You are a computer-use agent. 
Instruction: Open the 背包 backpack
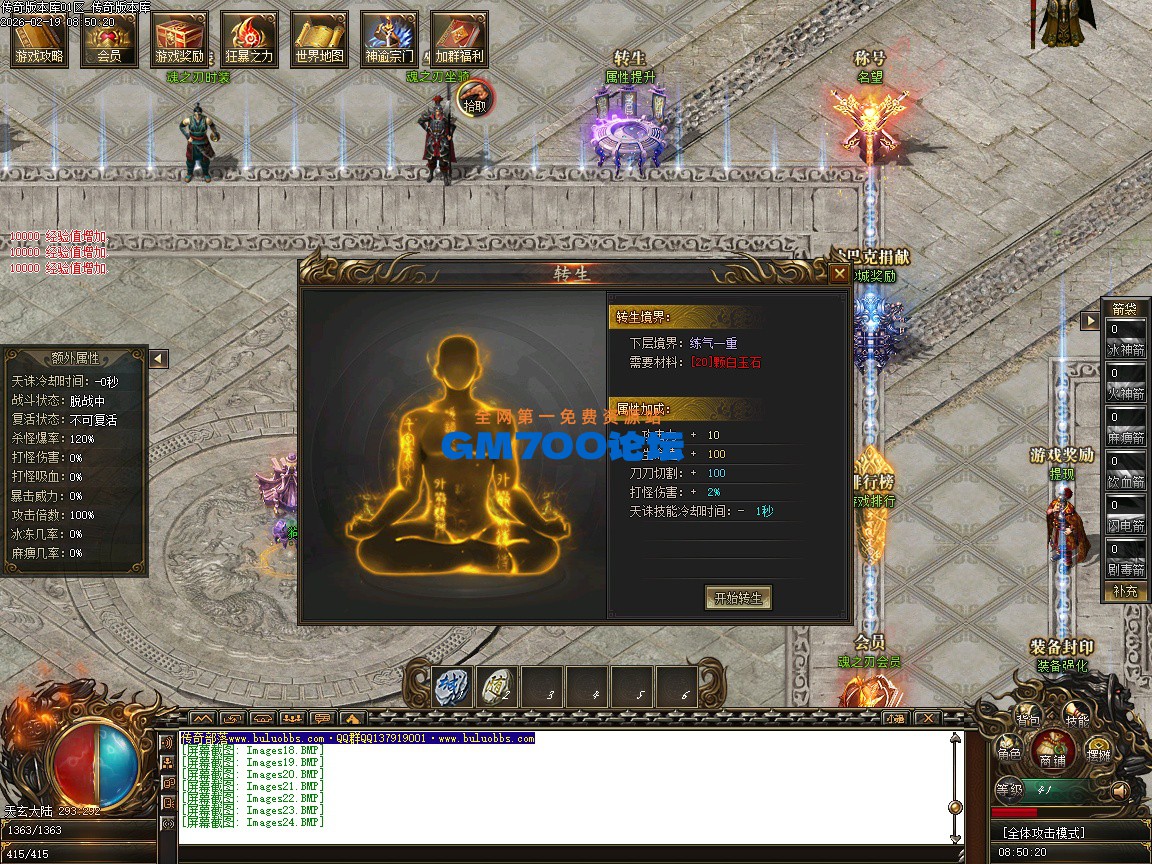1028,717
